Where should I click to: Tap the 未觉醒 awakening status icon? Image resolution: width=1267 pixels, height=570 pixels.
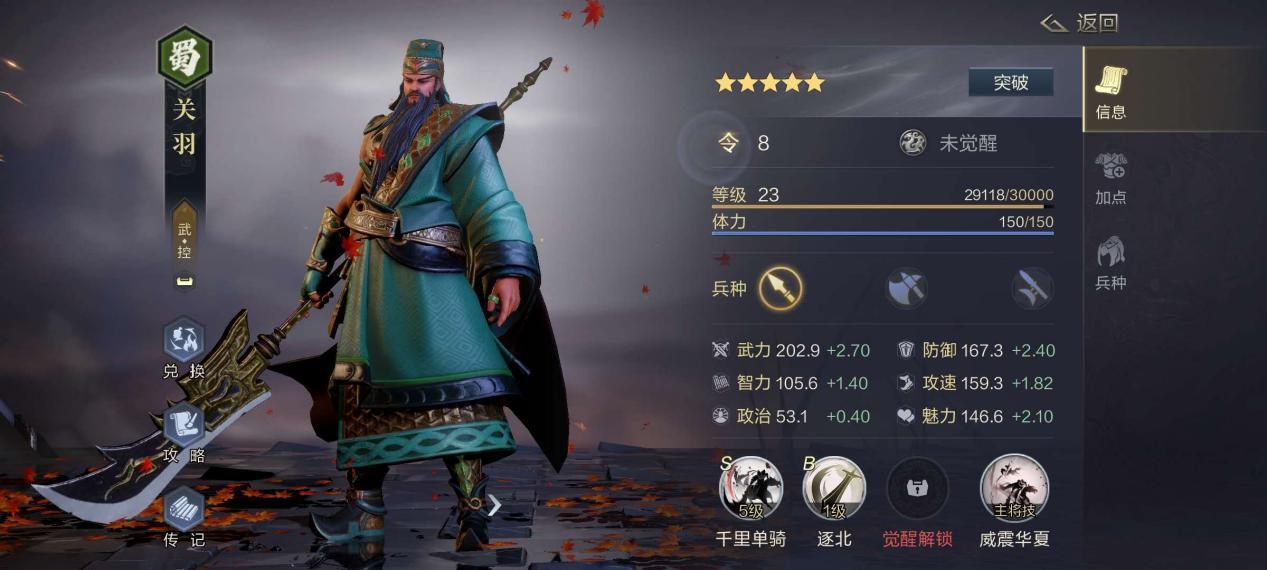click(x=912, y=143)
